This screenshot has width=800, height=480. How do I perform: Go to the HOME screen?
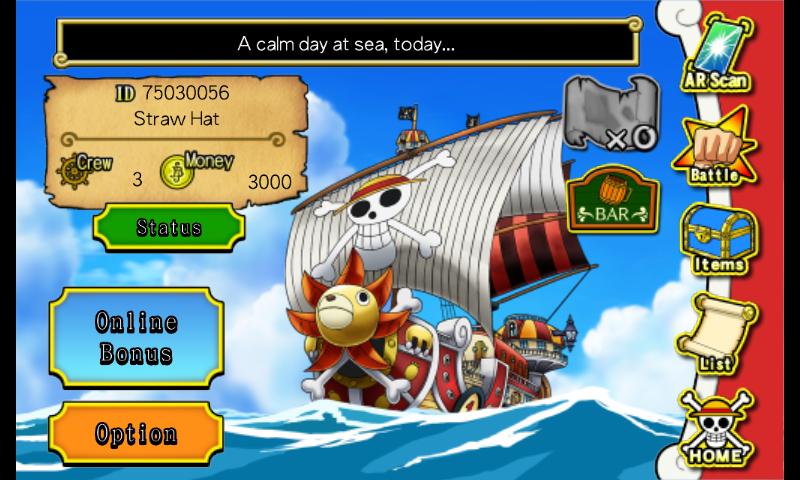click(714, 430)
